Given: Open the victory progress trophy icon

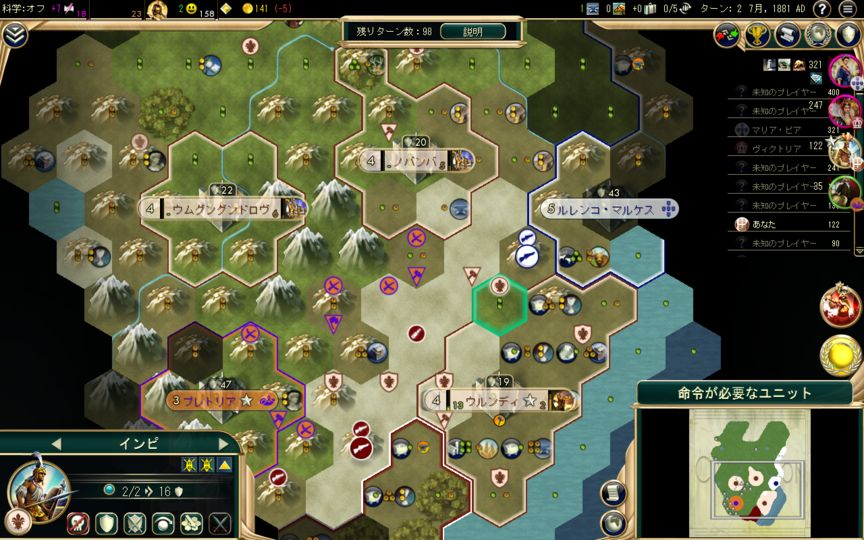Looking at the screenshot, I should [757, 34].
